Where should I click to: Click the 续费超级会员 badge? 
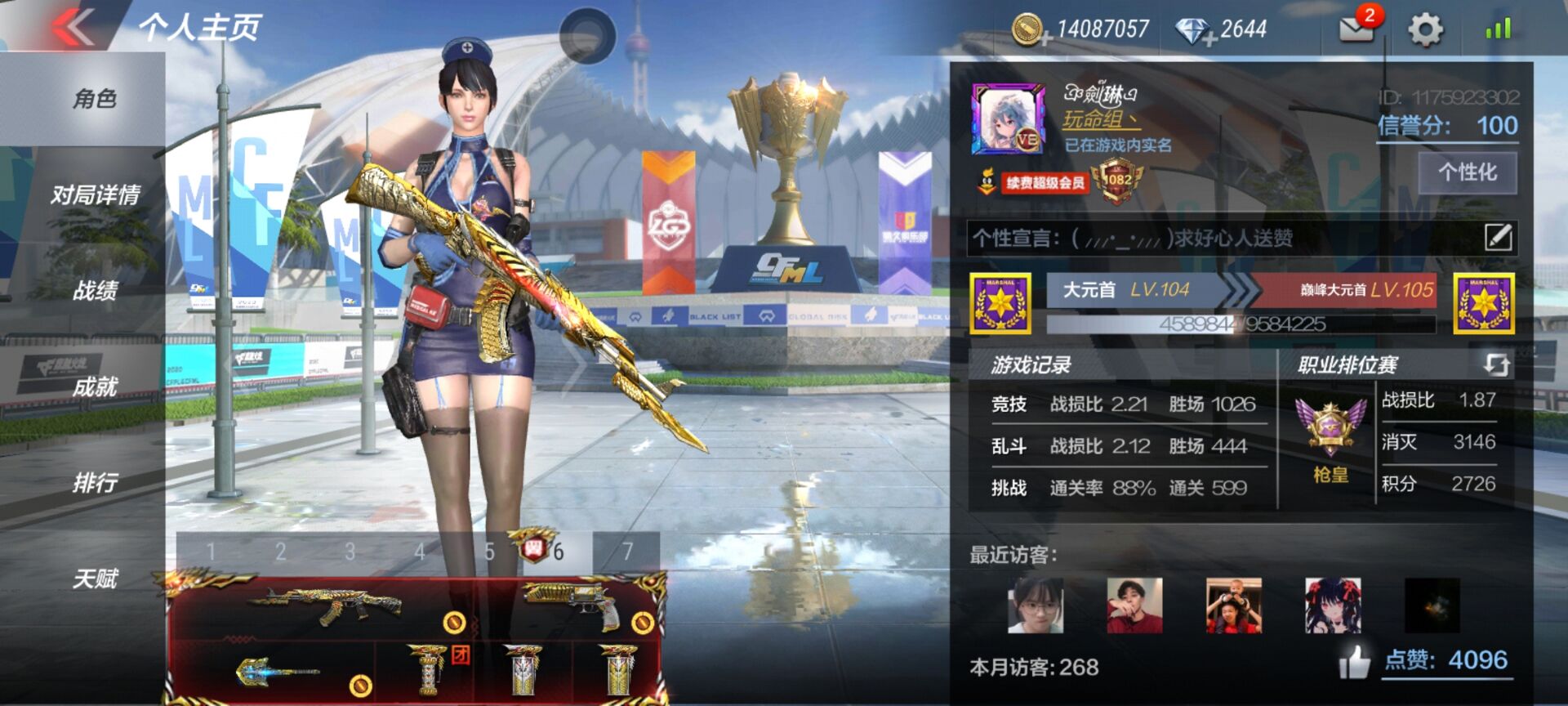pyautogui.click(x=1045, y=182)
